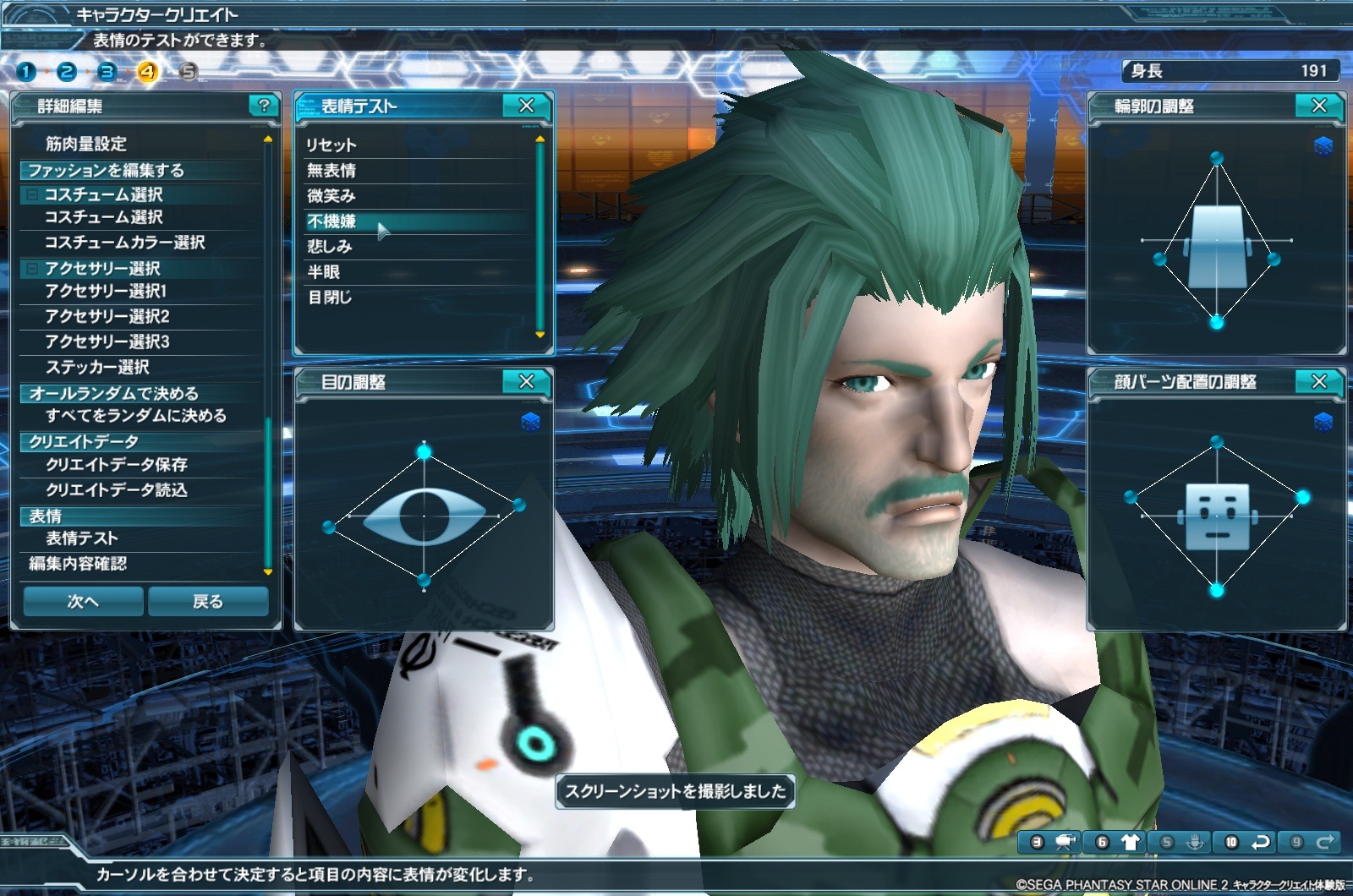Choose the 目閉じ eyes-closed expression

tap(330, 298)
